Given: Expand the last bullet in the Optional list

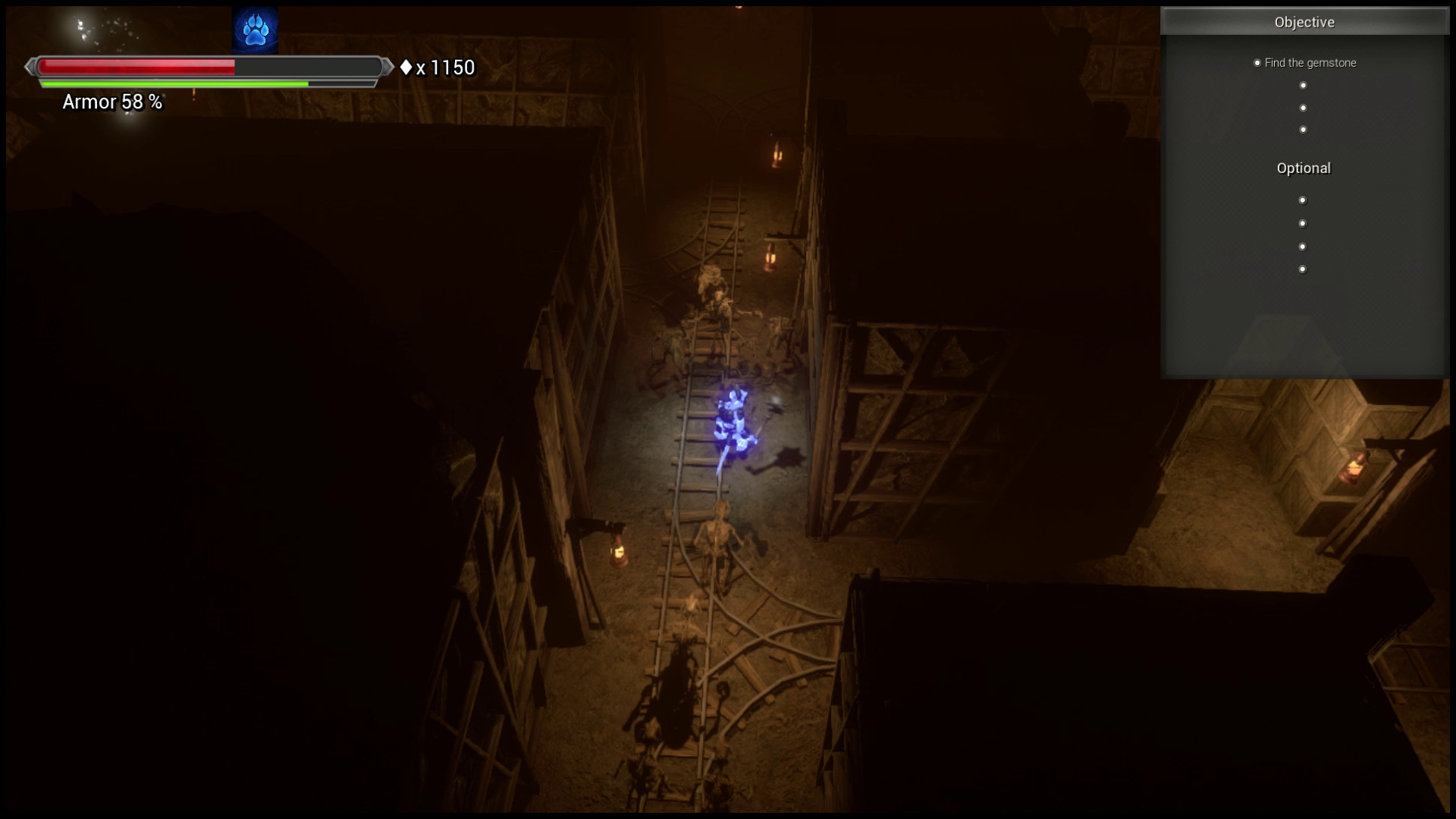Looking at the screenshot, I should [1303, 268].
